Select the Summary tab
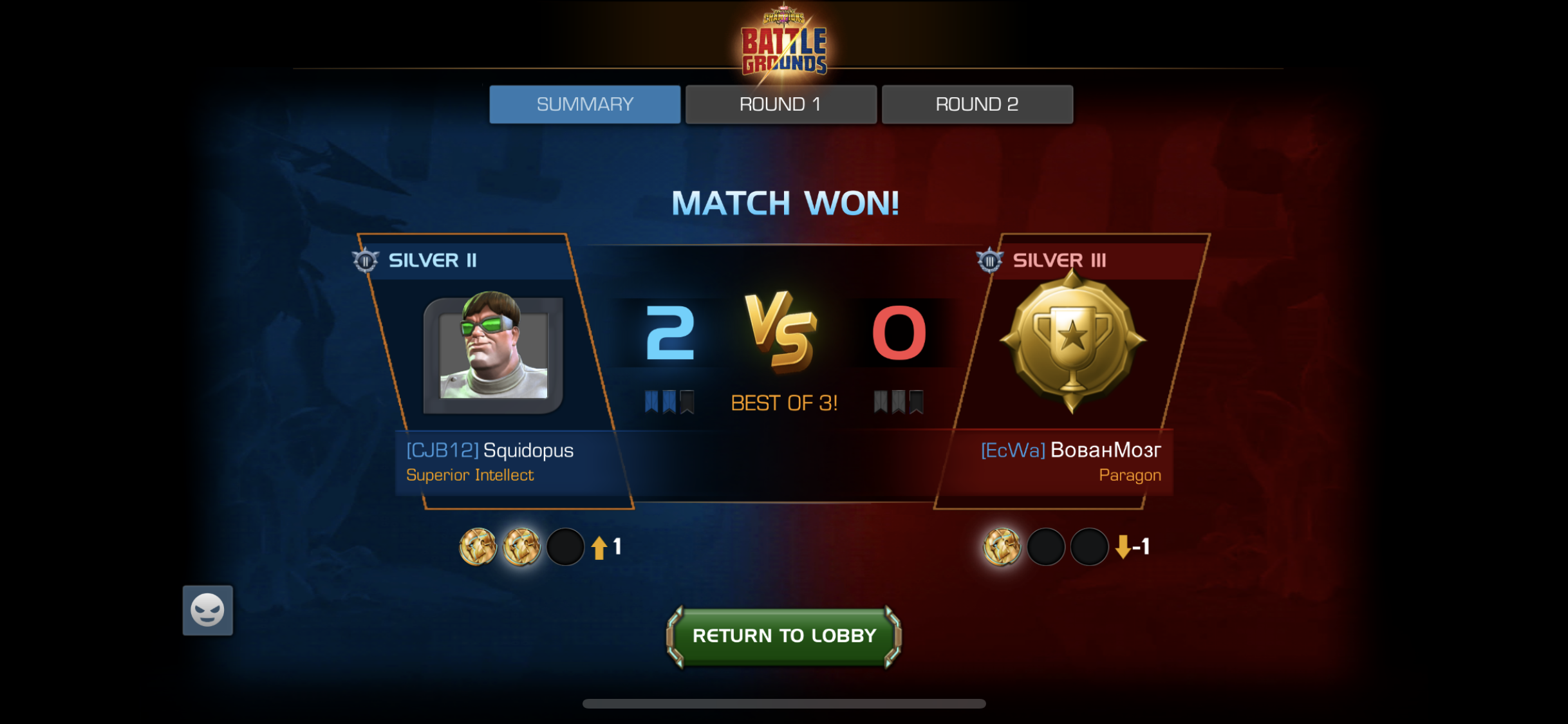 click(x=584, y=104)
